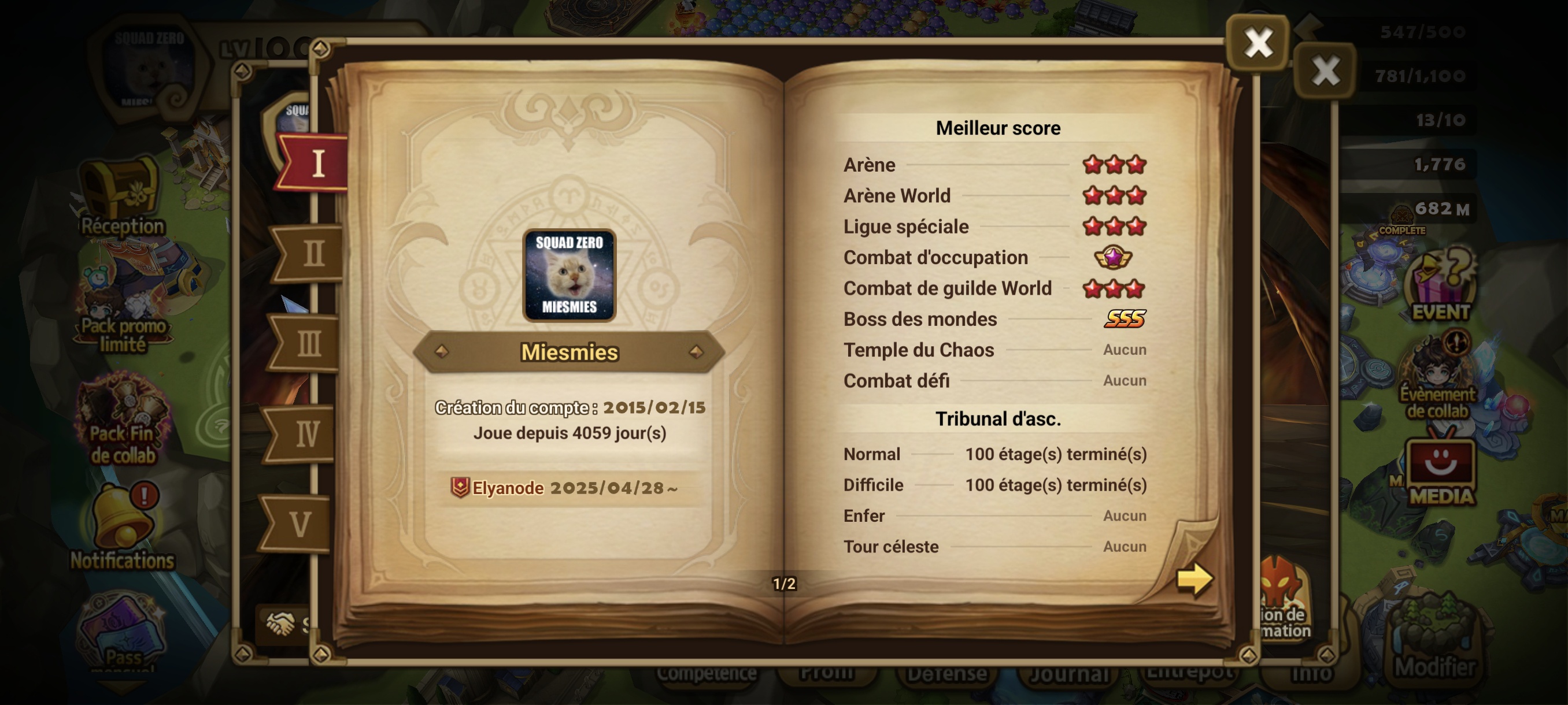Go to the next page with the yellow arrow
Screen dimensions: 1568x705
[x=1194, y=578]
